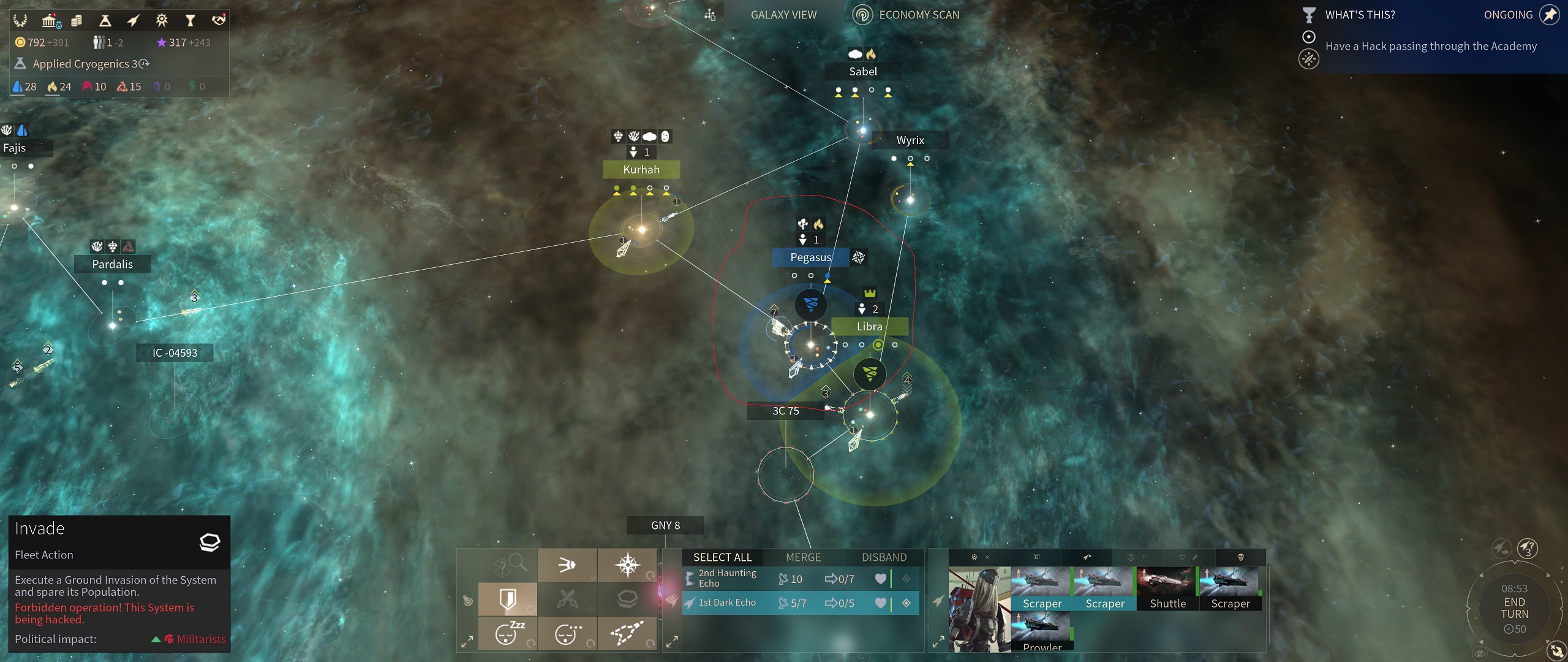The image size is (1568, 662).
Task: Disband the selected fleet
Action: tap(884, 557)
